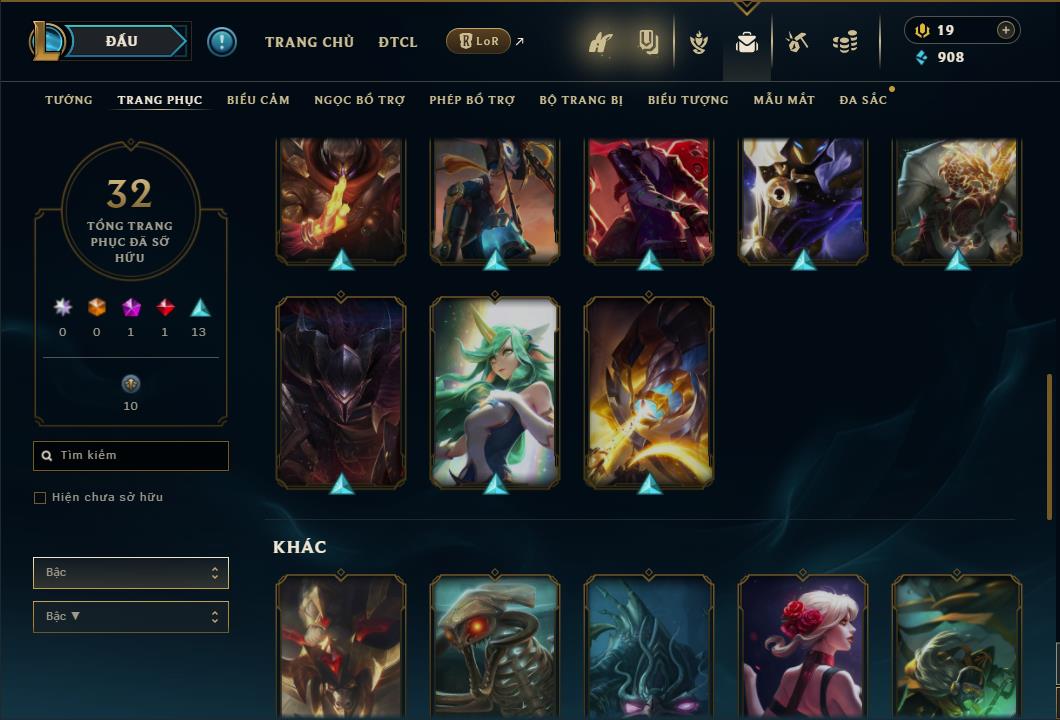Open the exclamation alert notification icon
1060x720 pixels.
click(x=221, y=41)
